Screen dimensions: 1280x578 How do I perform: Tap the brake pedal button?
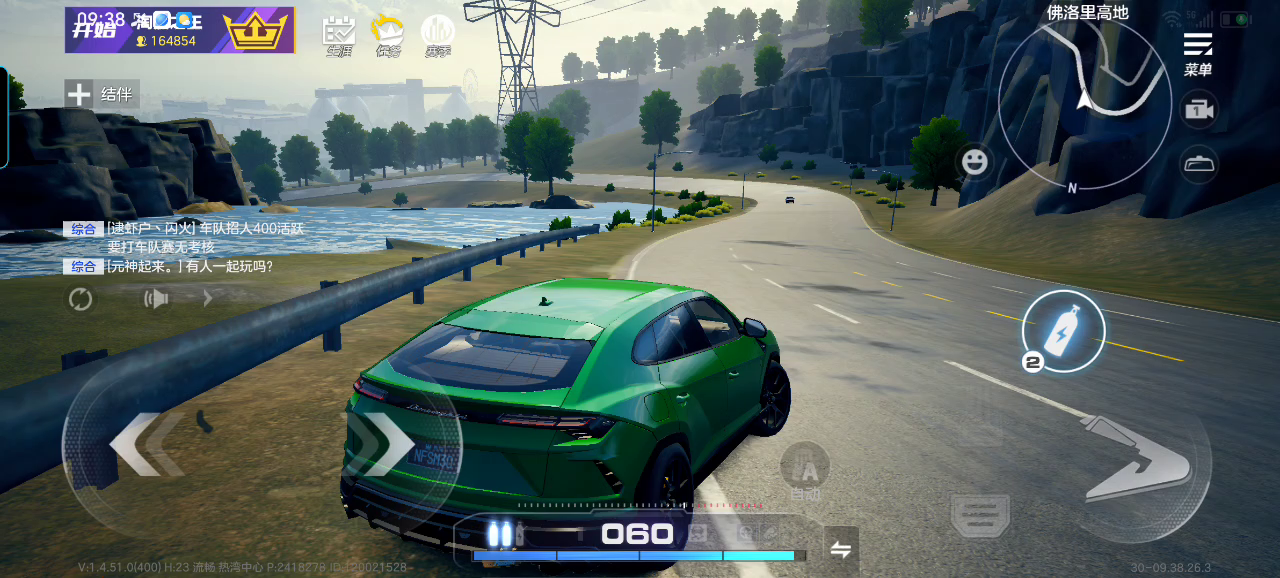tap(980, 516)
